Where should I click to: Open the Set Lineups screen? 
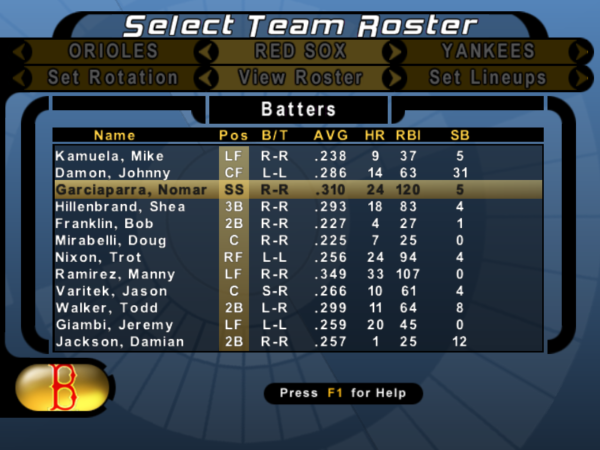coord(487,77)
